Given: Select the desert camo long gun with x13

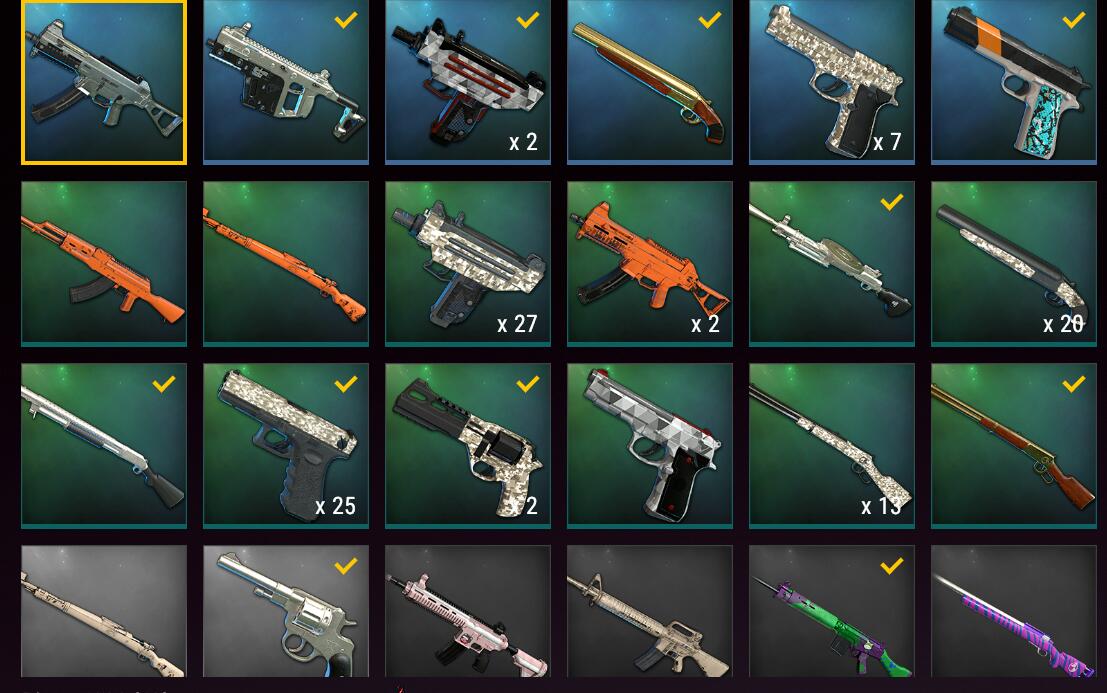Looking at the screenshot, I should pyautogui.click(x=832, y=445).
